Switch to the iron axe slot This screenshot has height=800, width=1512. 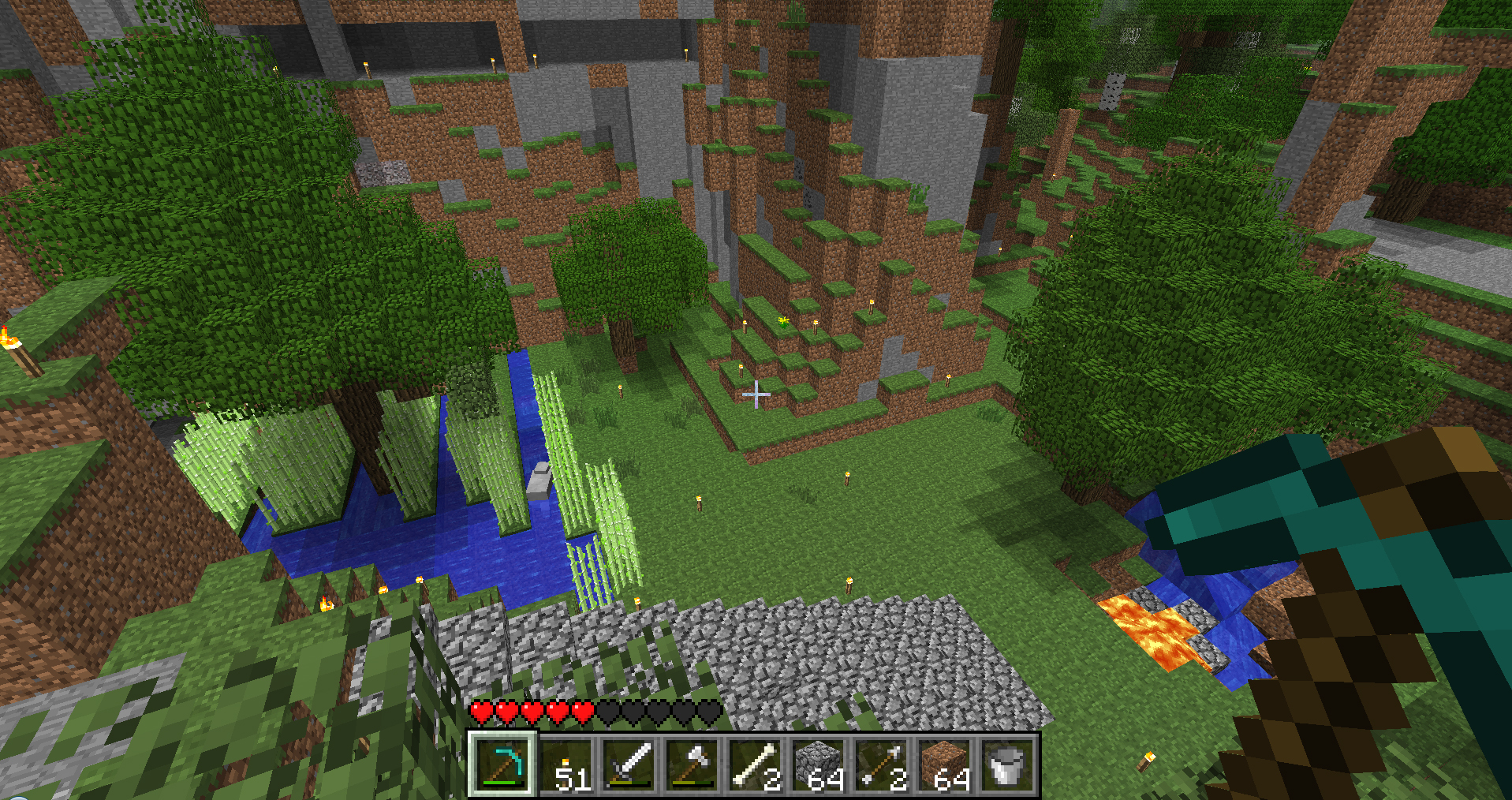[693, 764]
